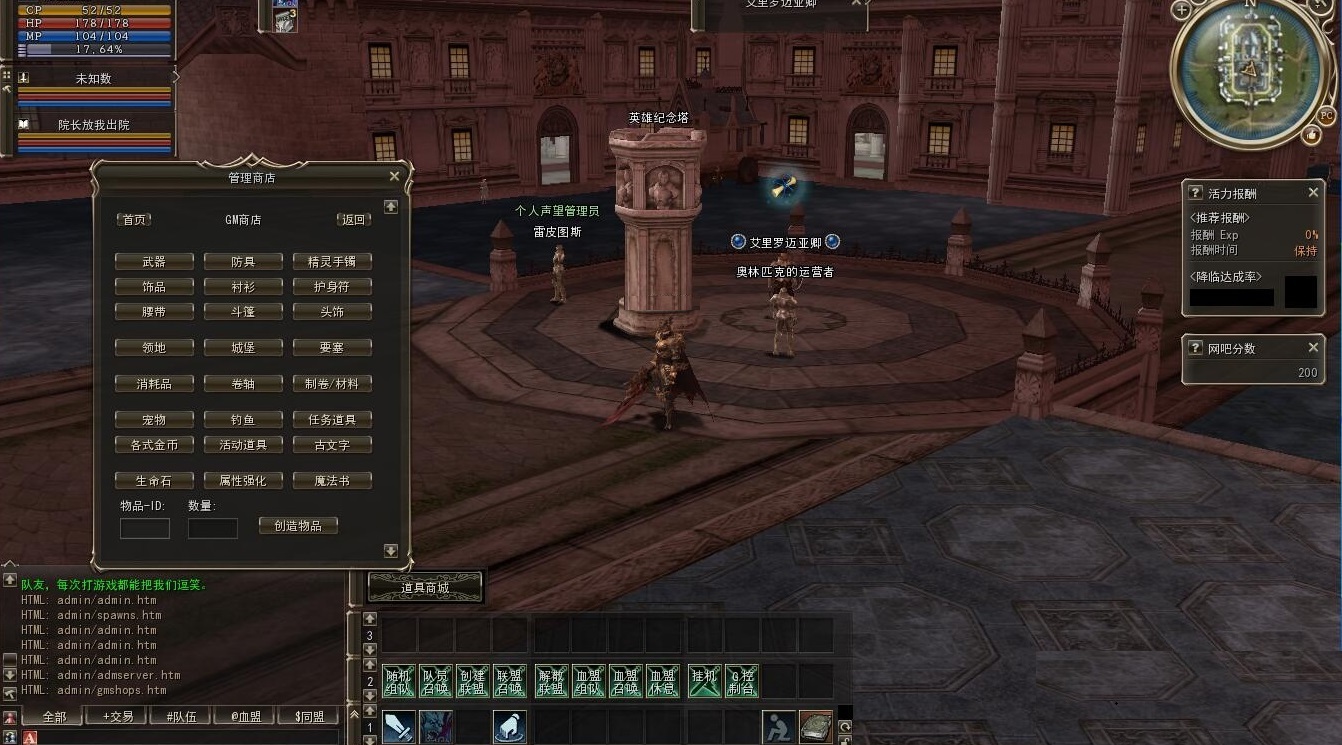Viewport: 1342px width, 745px height.
Task: Open the 宠物 pets category
Action: coord(154,420)
